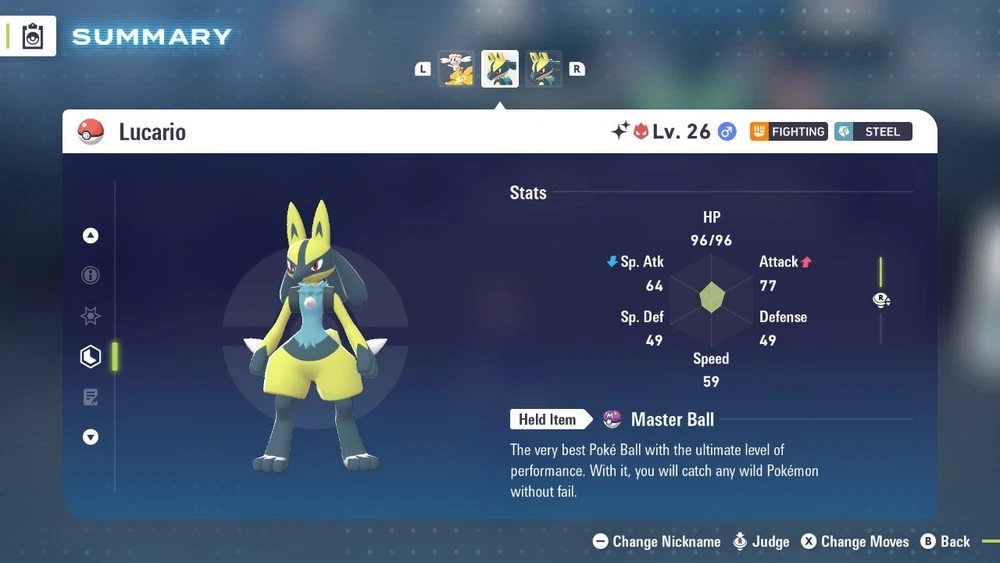
Task: Switch to the star-shaped page tab
Action: [91, 316]
